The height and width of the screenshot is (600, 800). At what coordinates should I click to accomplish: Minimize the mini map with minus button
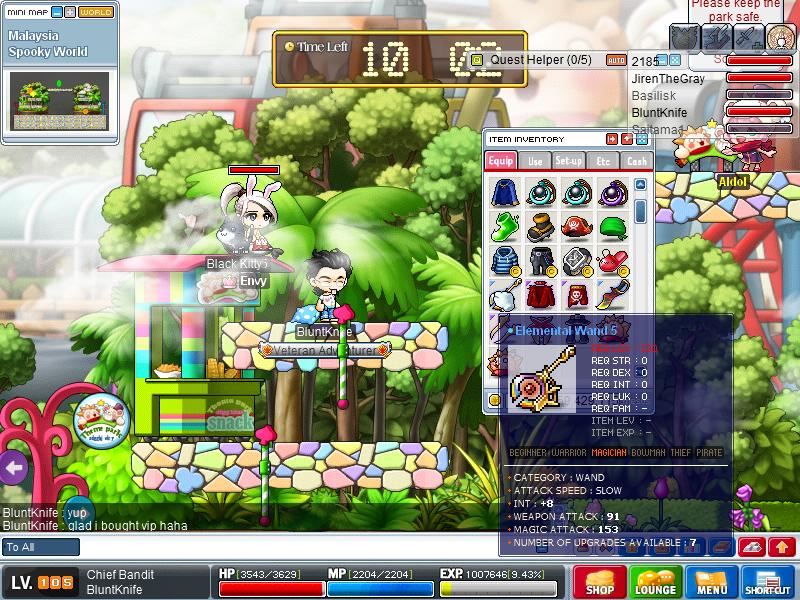pos(57,12)
